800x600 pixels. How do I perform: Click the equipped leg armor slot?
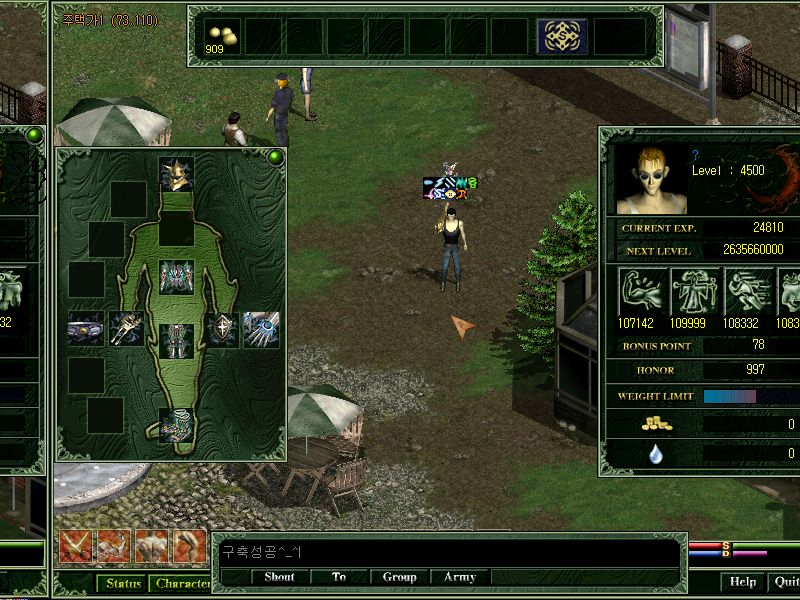click(x=176, y=340)
